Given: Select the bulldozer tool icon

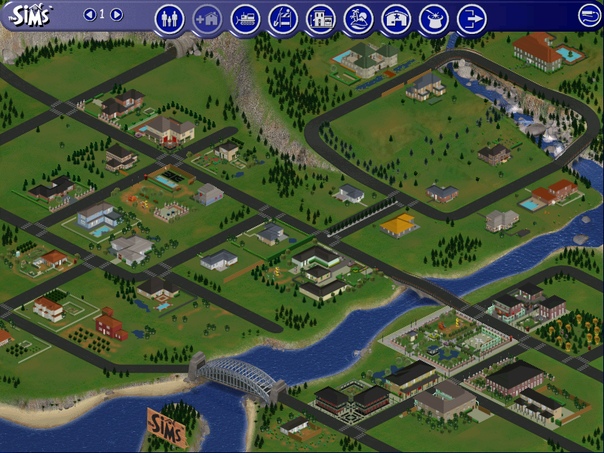Looking at the screenshot, I should click(245, 18).
